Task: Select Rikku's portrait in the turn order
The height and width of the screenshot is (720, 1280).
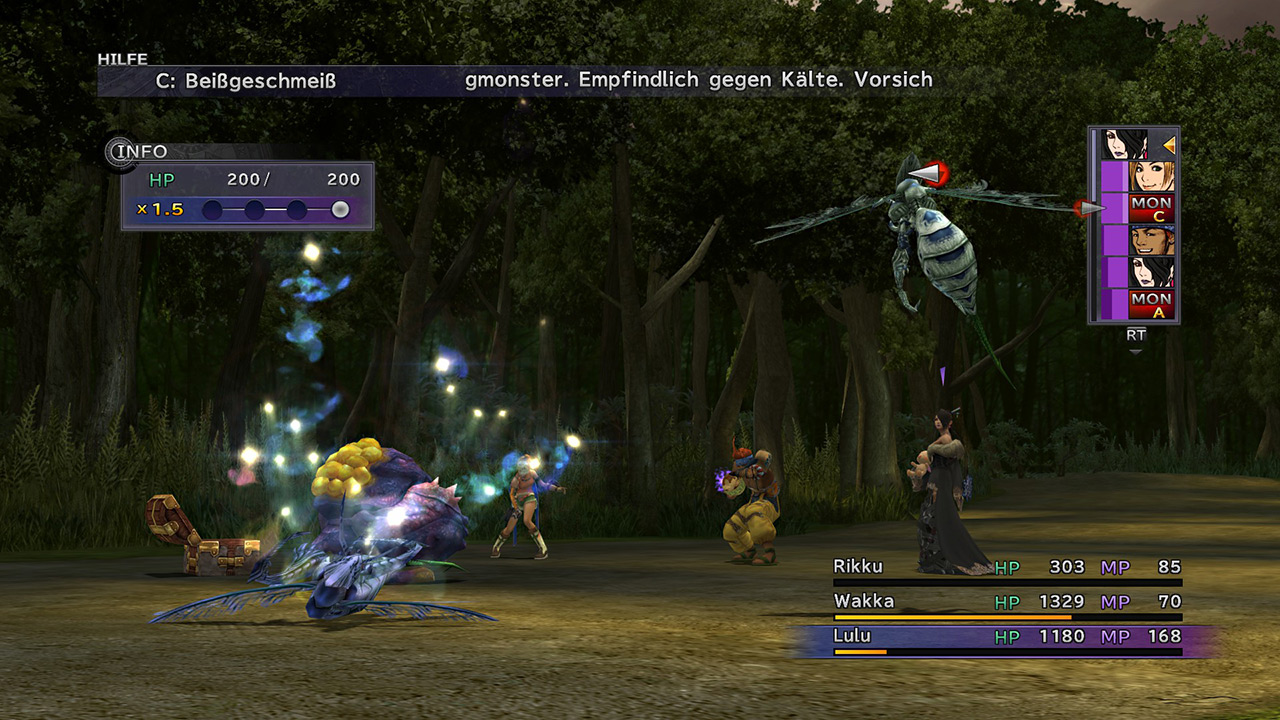Action: tap(1151, 176)
